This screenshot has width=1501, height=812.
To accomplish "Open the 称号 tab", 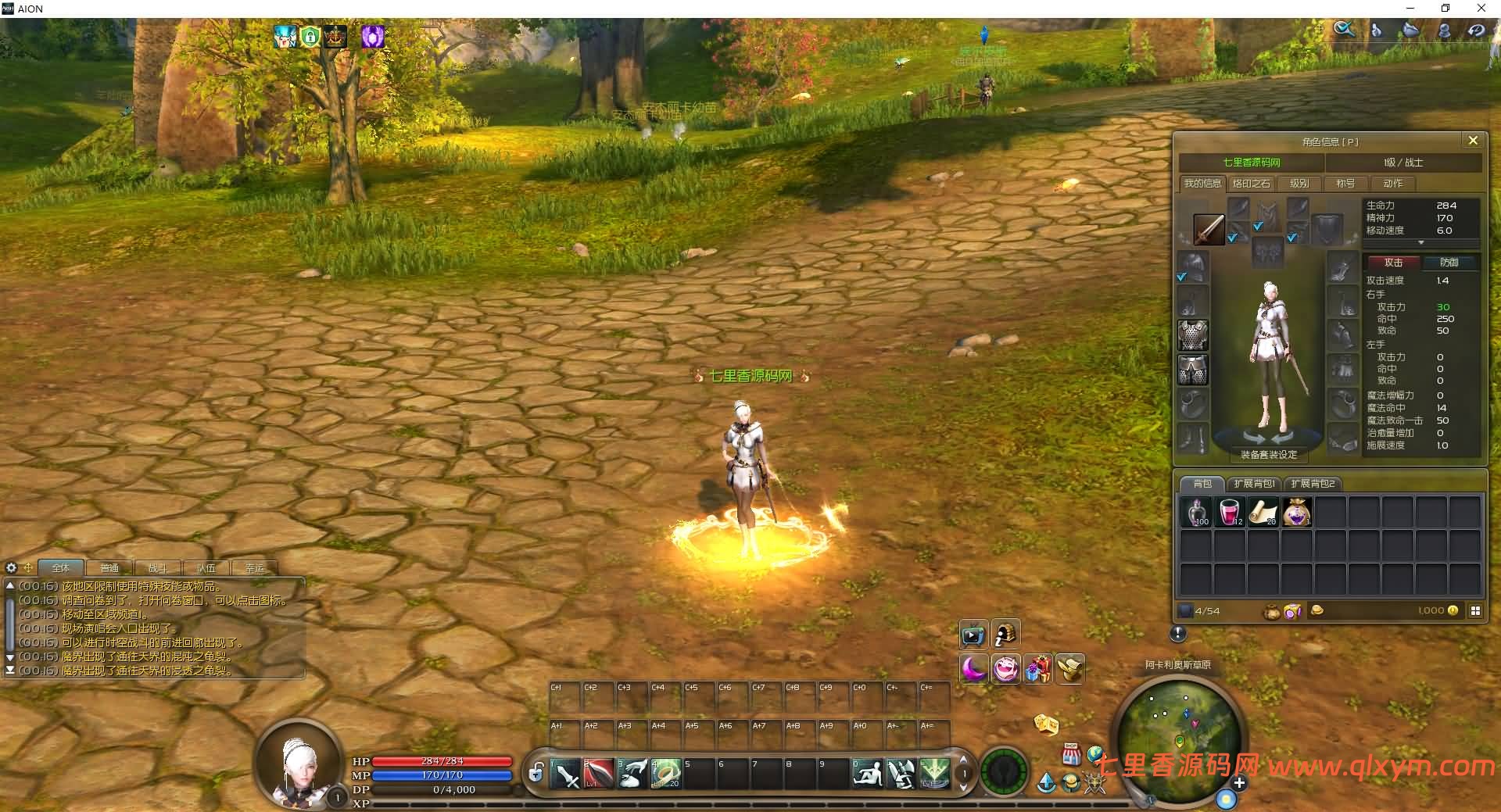I will (x=1345, y=184).
